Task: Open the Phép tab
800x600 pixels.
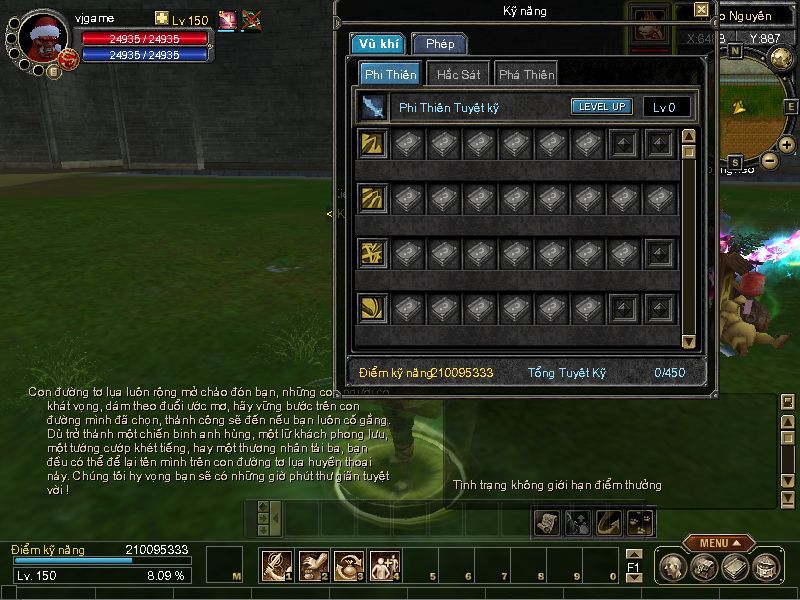Action: pyautogui.click(x=439, y=44)
